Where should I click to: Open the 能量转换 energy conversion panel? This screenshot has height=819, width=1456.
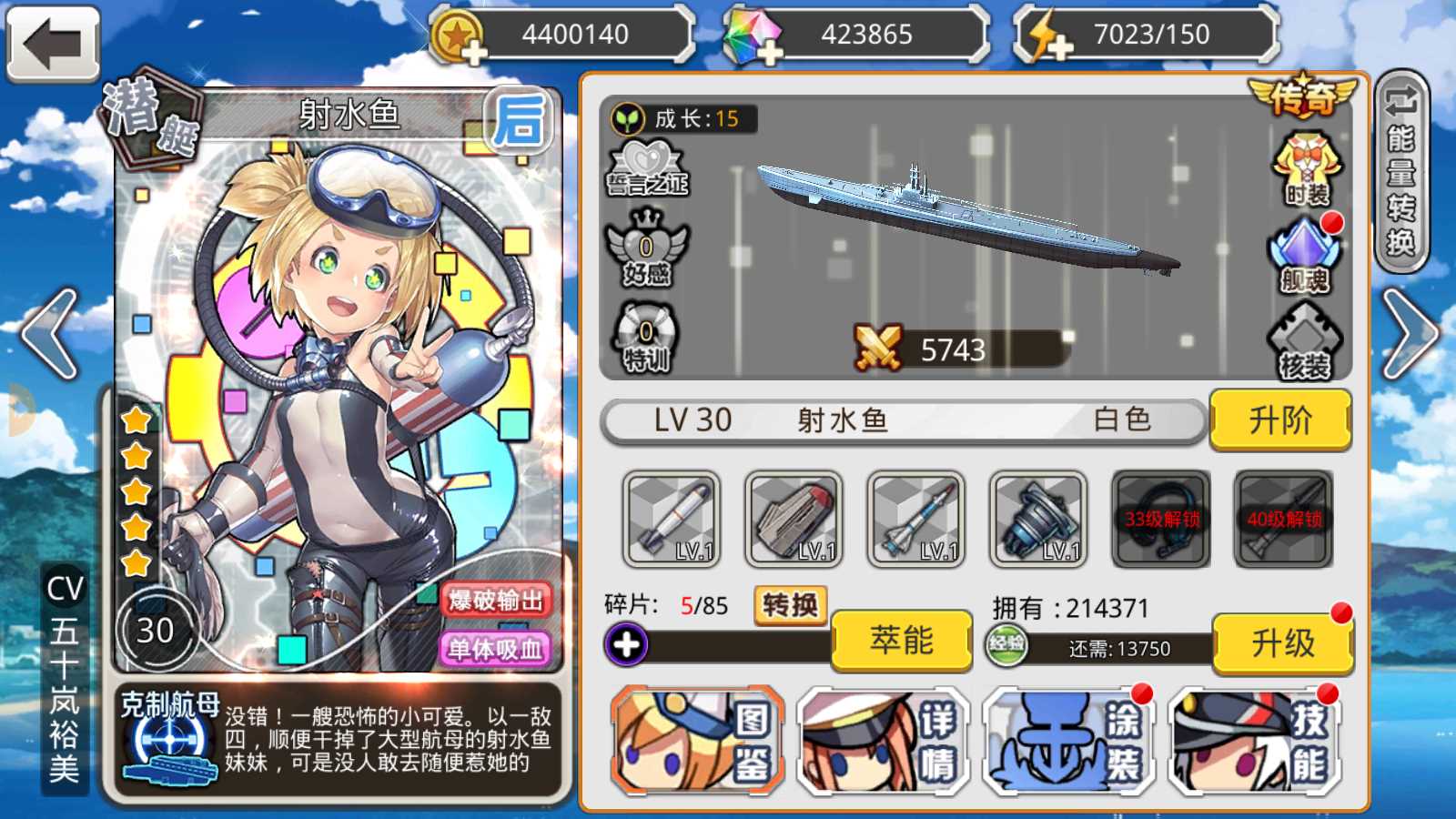pos(1401,171)
